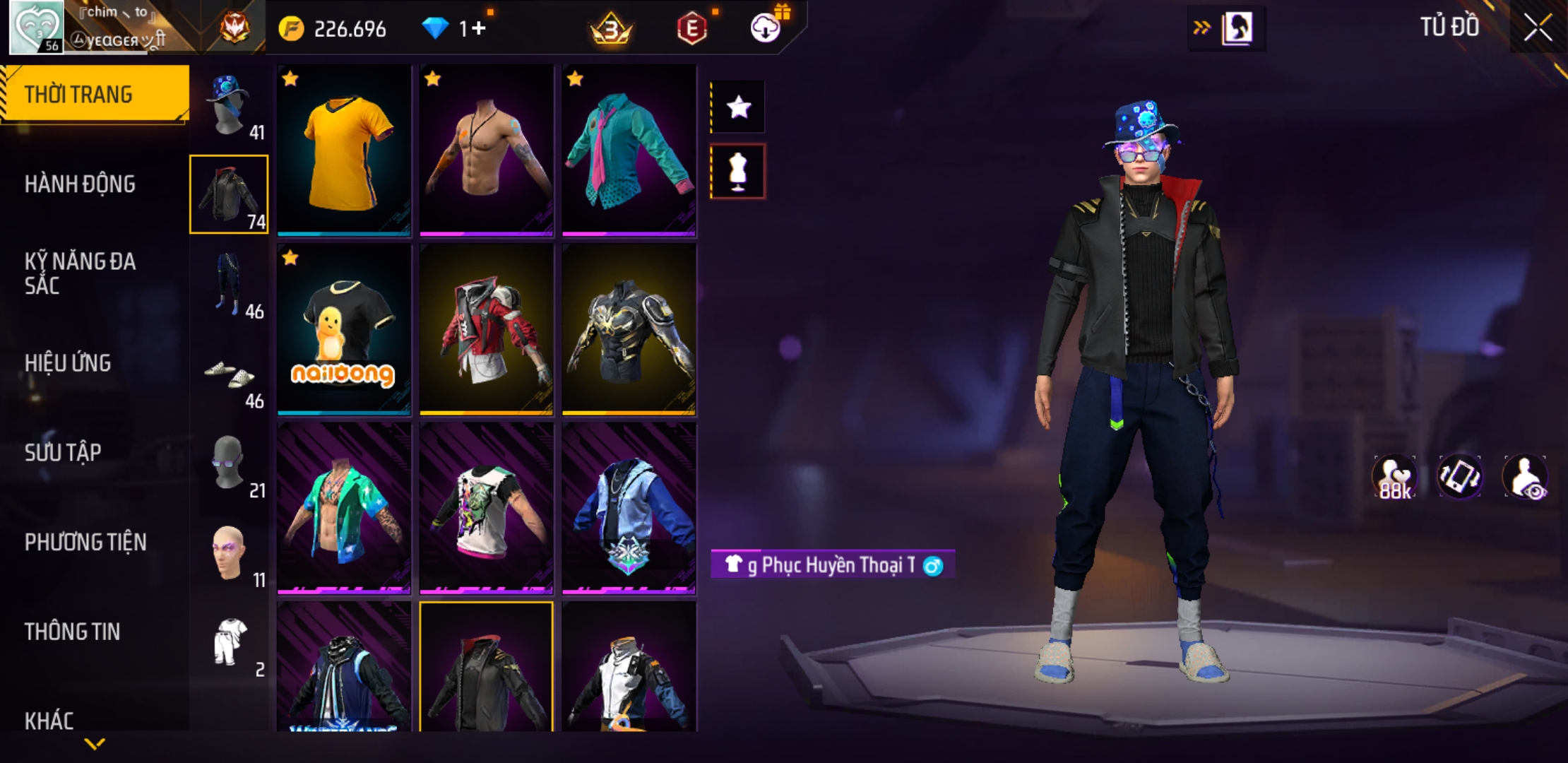
Task: Switch to the Hành Động tab
Action: pos(80,184)
